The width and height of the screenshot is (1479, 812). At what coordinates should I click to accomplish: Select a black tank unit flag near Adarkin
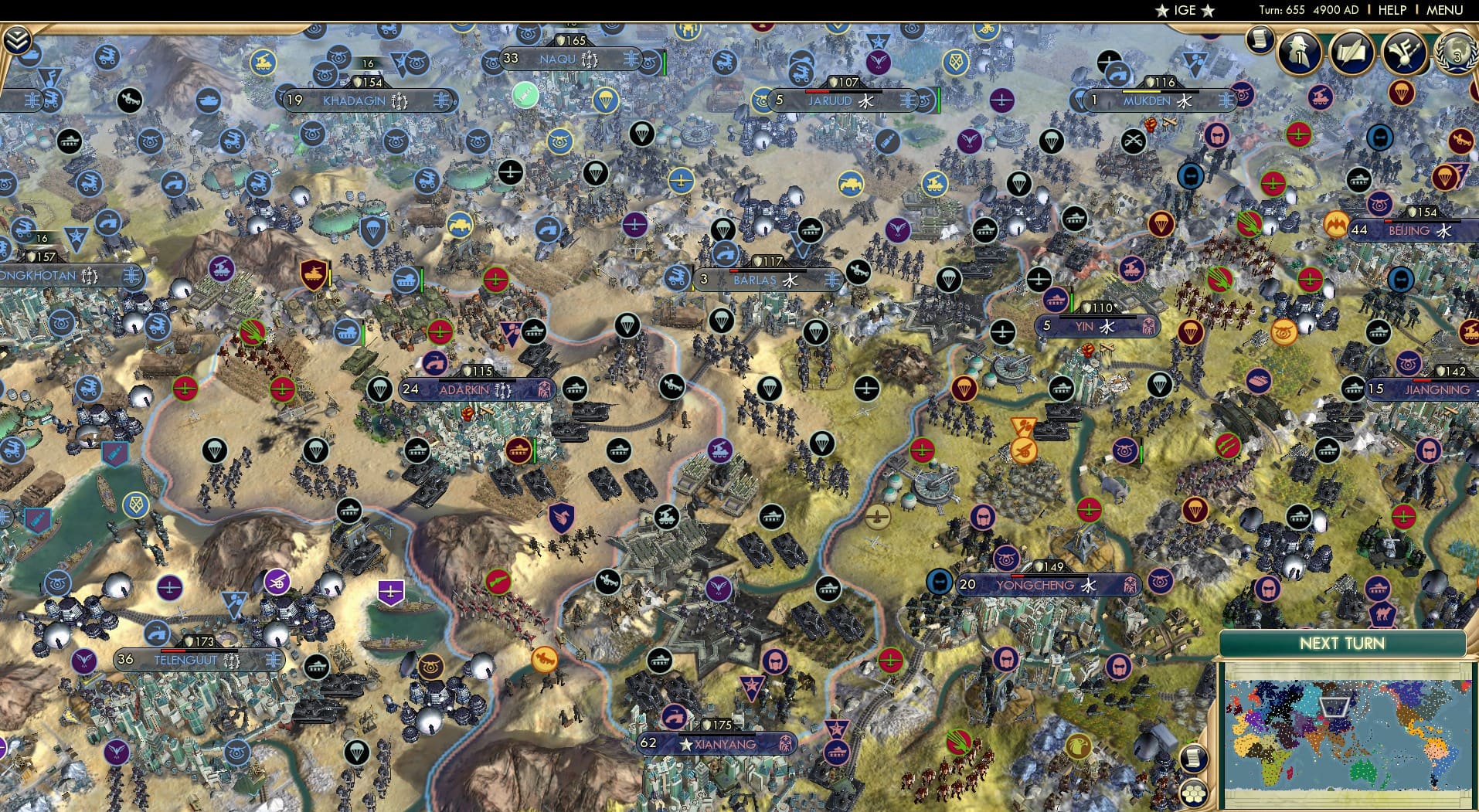pyautogui.click(x=575, y=389)
